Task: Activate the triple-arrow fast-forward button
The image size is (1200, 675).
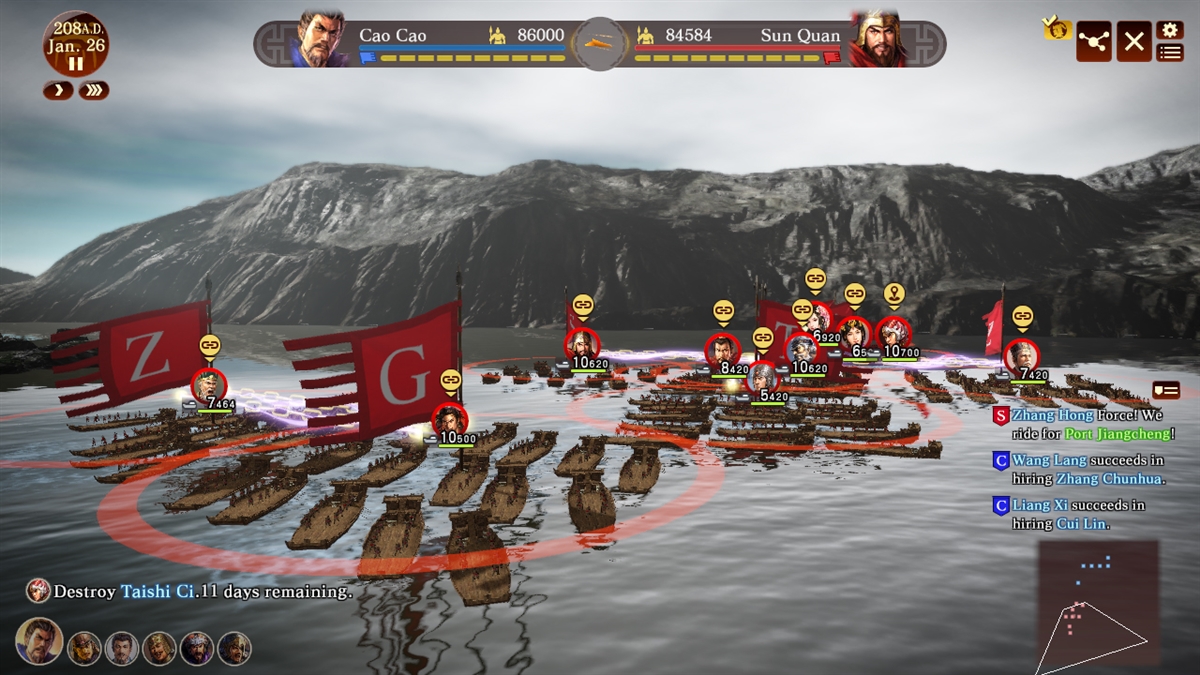Action: [x=94, y=91]
